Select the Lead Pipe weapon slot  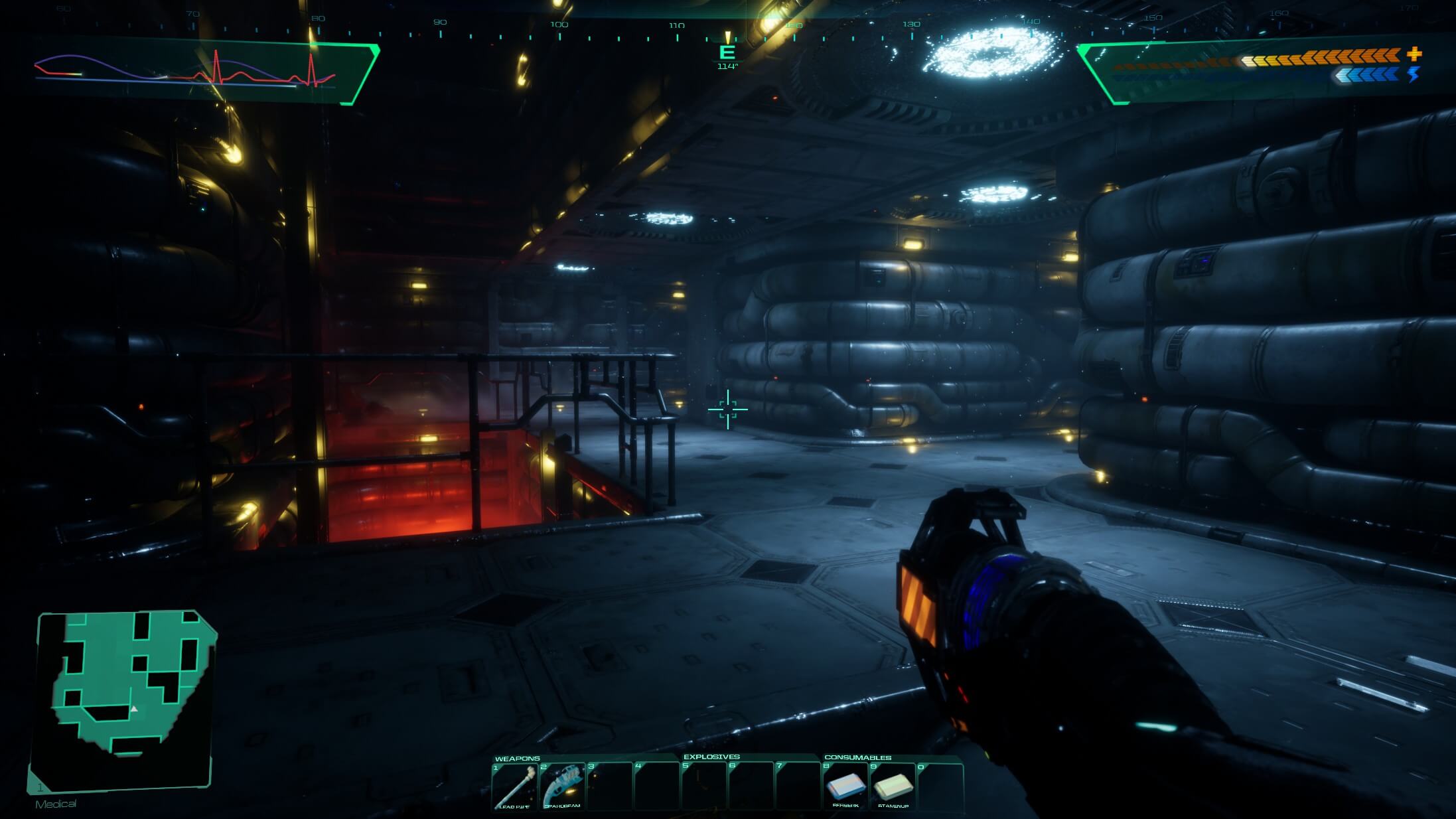point(514,786)
